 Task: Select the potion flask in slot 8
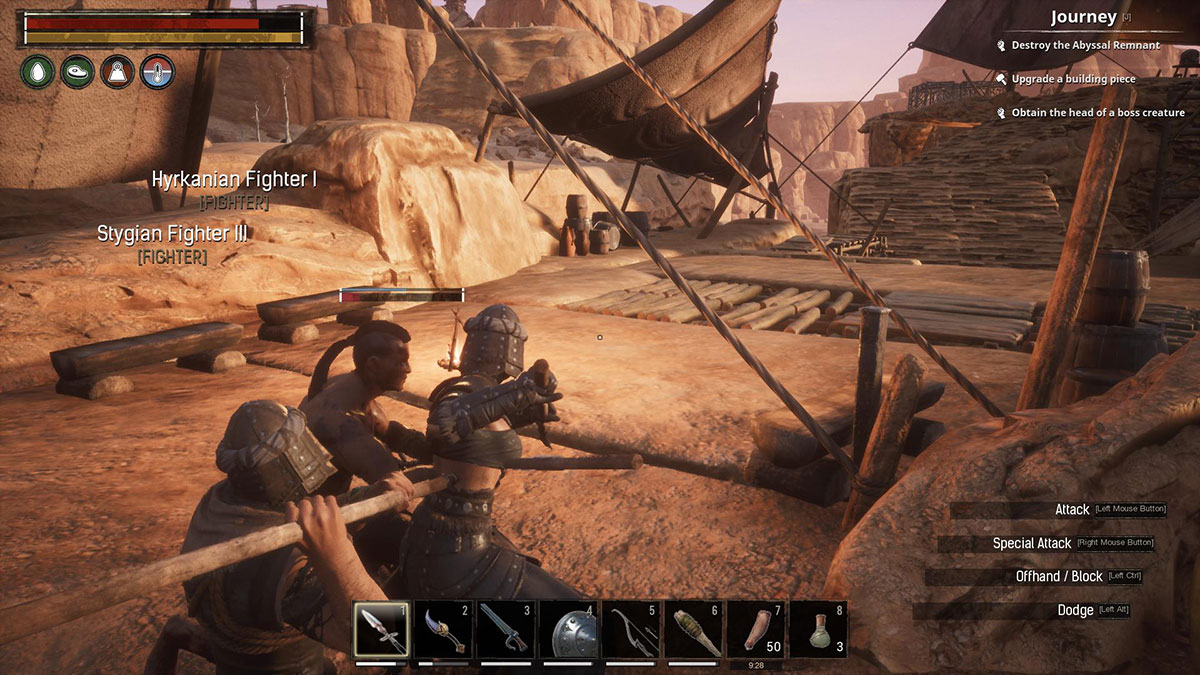tap(818, 629)
